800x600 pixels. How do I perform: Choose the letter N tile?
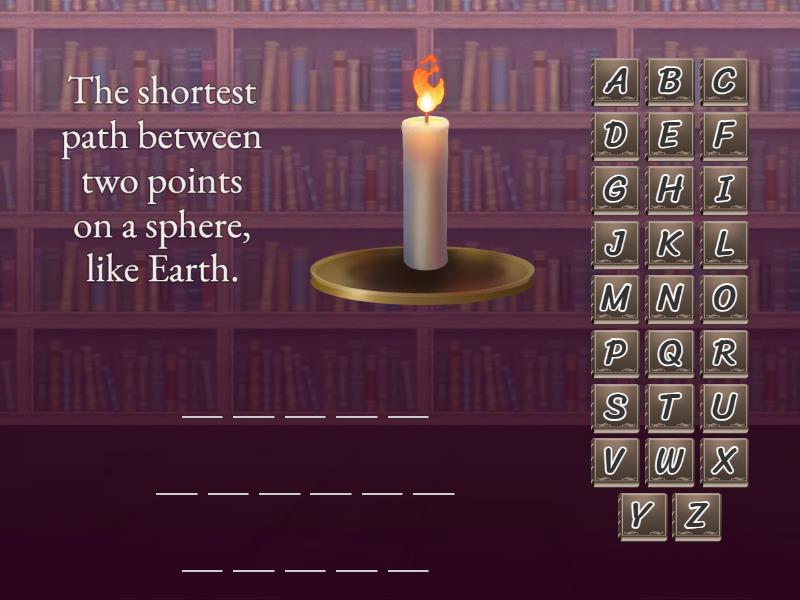click(x=670, y=299)
